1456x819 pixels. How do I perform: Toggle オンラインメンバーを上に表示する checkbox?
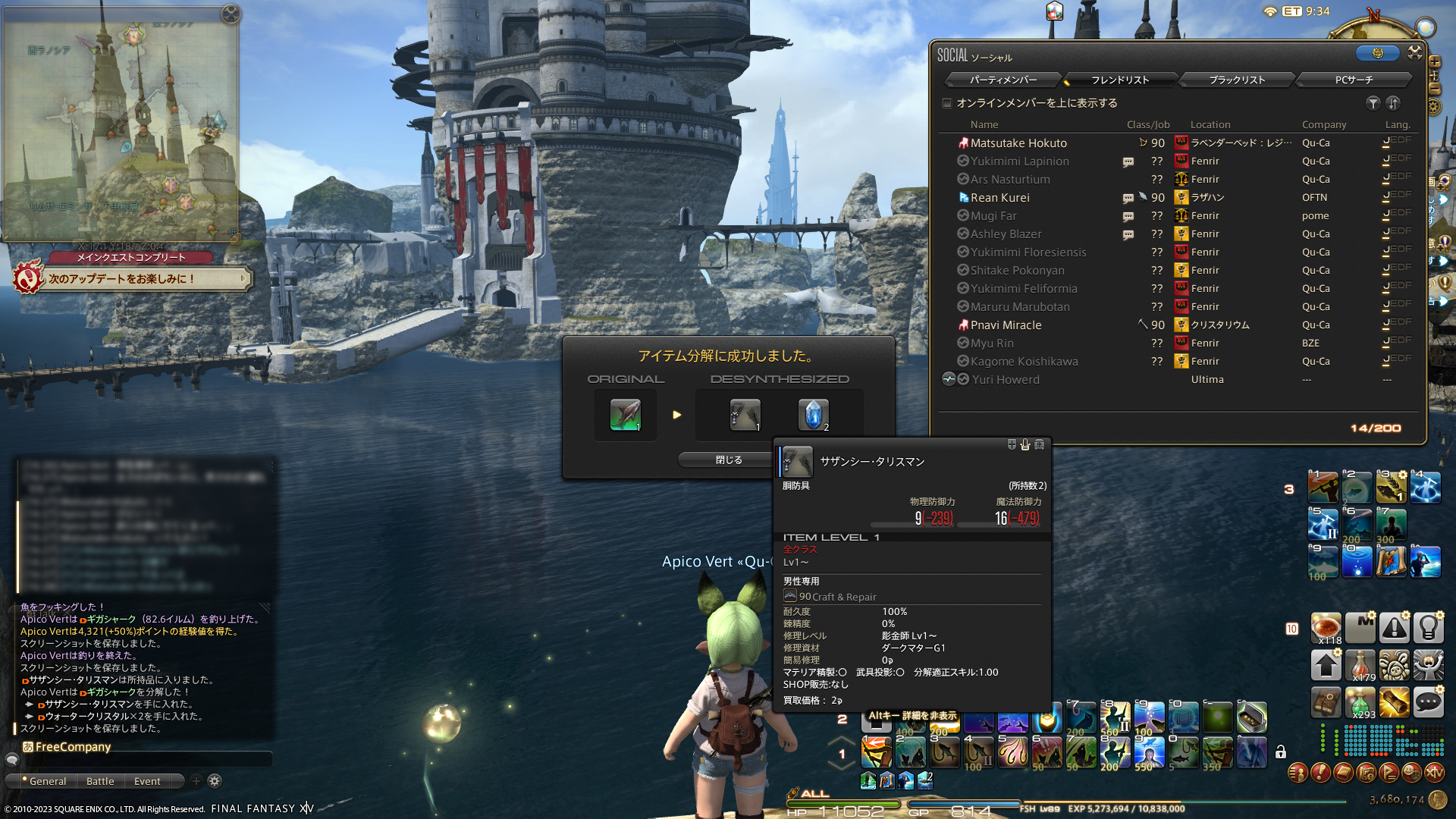(947, 103)
